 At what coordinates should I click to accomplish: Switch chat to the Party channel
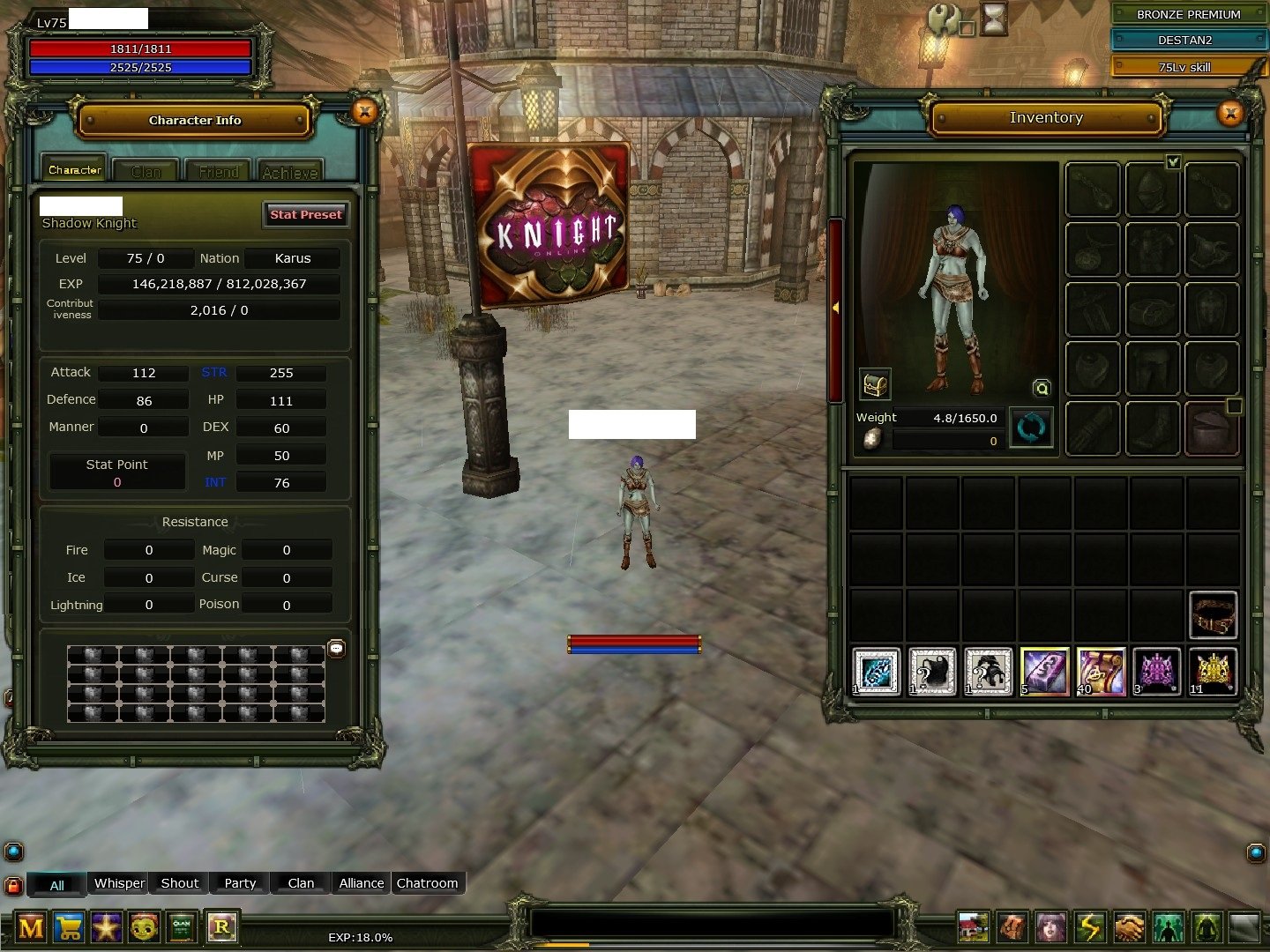[240, 883]
